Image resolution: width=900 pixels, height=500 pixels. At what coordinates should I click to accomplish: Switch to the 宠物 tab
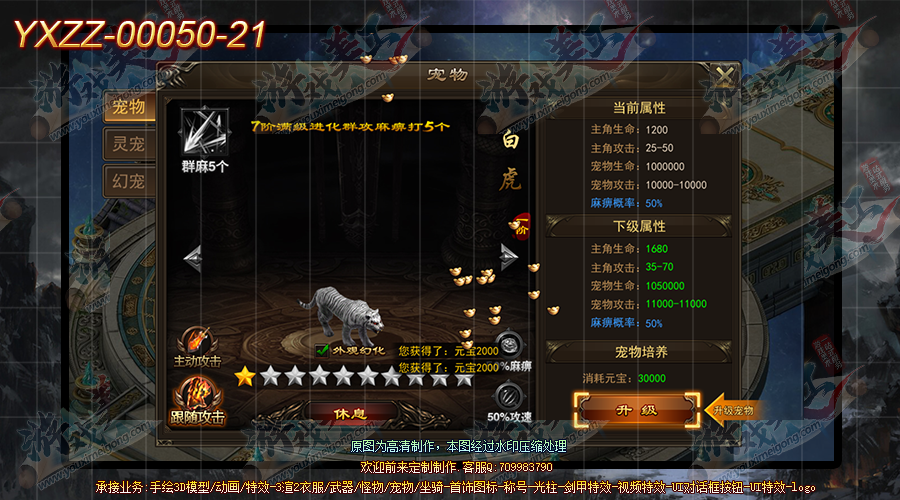tap(131, 107)
